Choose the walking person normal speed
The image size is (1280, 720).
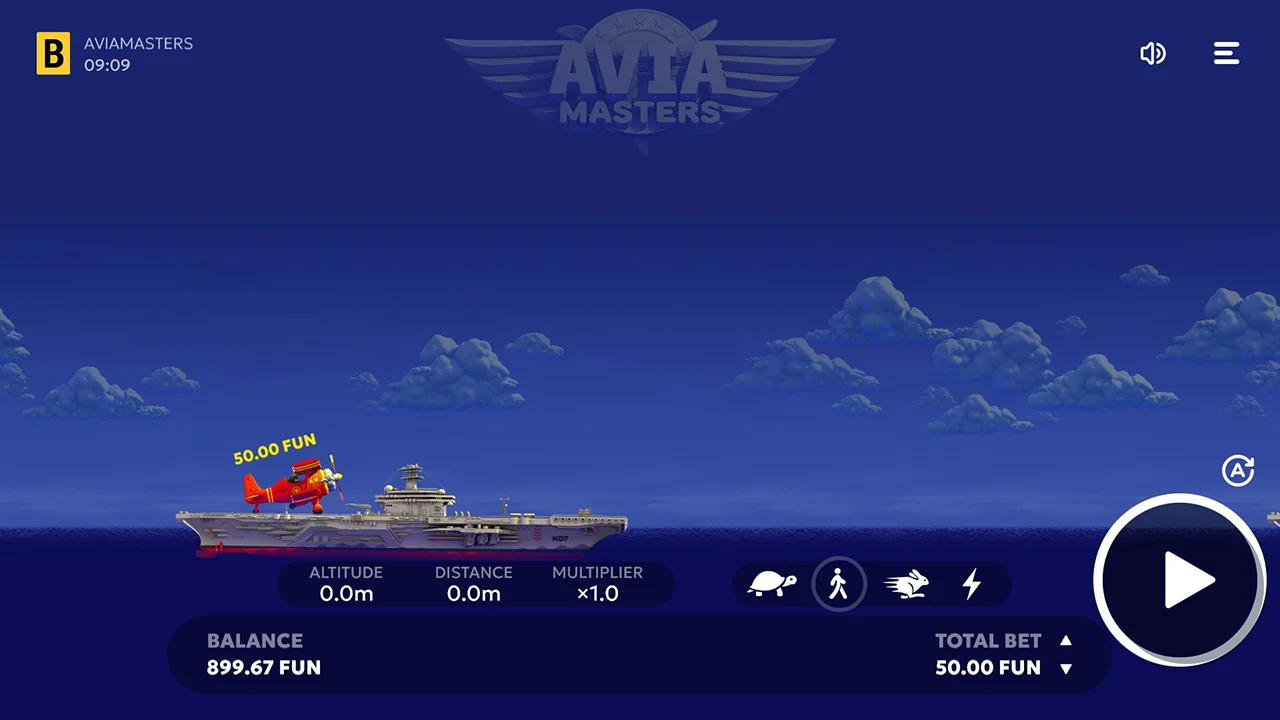tap(838, 584)
